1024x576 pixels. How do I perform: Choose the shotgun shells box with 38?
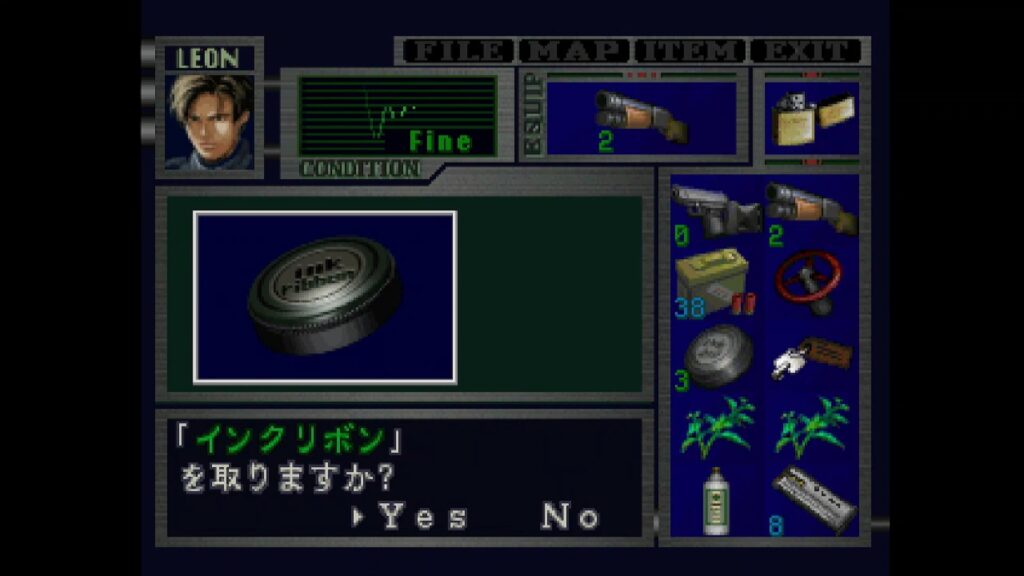[714, 282]
